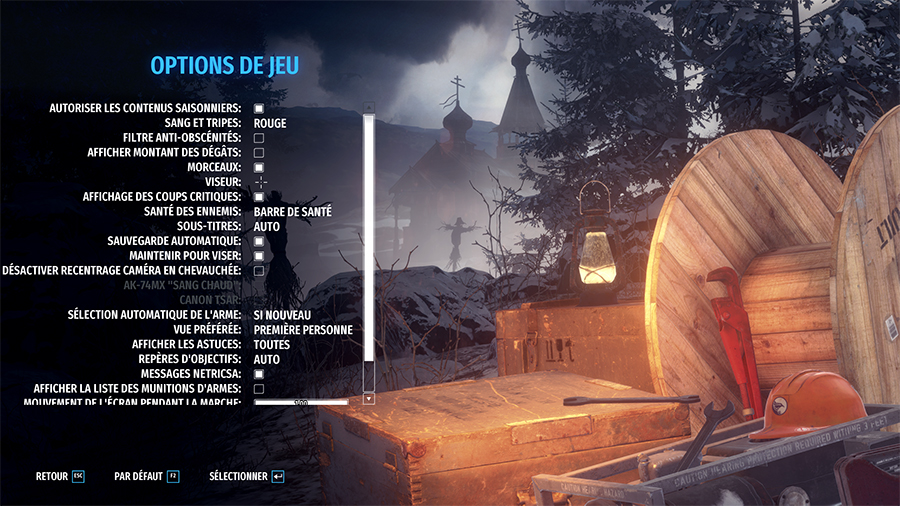Image resolution: width=900 pixels, height=506 pixels.
Task: Enable the Filtre anti-obscénités checkbox
Action: tap(258, 138)
